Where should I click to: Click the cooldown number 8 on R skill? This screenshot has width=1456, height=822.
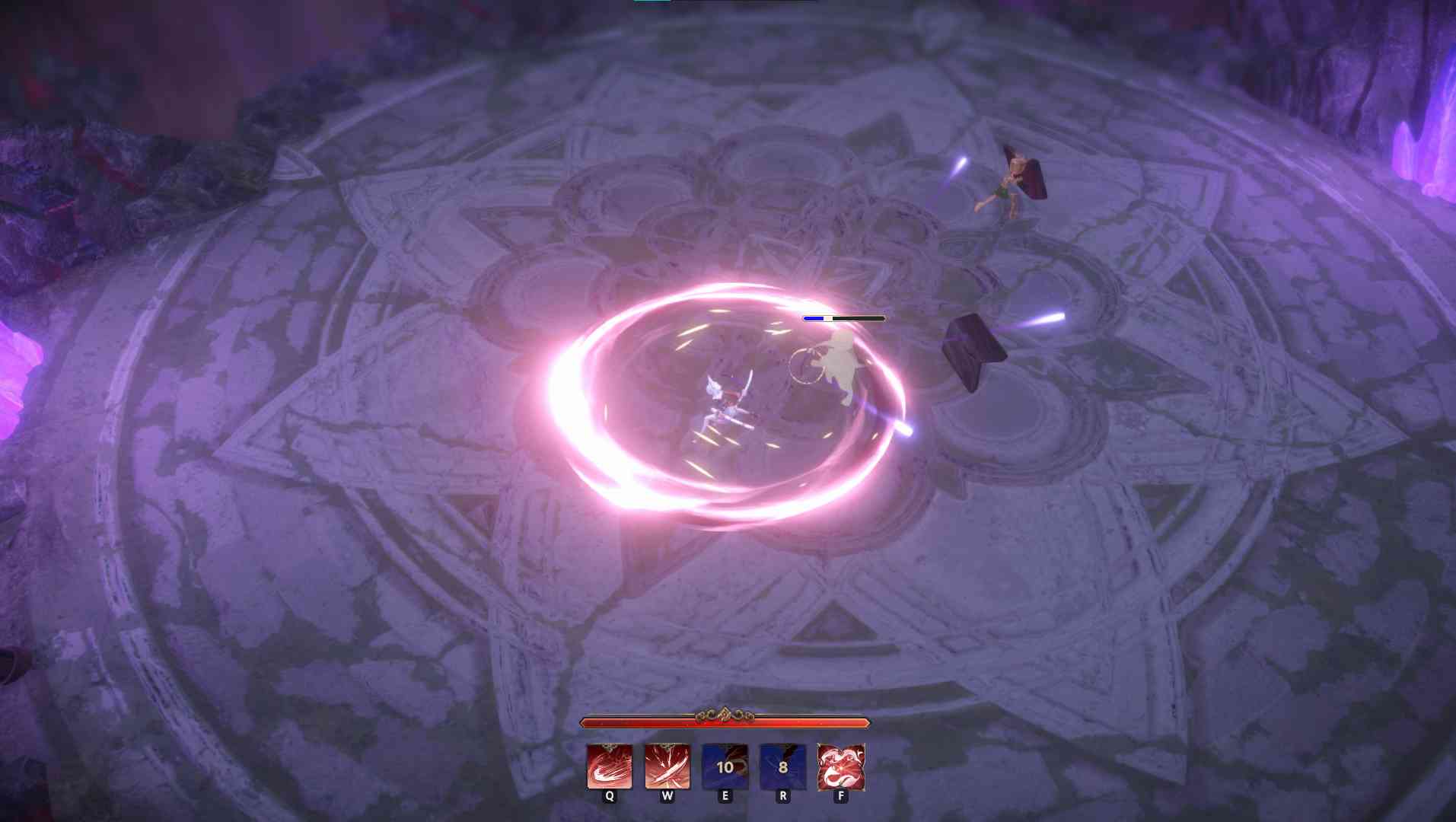782,769
